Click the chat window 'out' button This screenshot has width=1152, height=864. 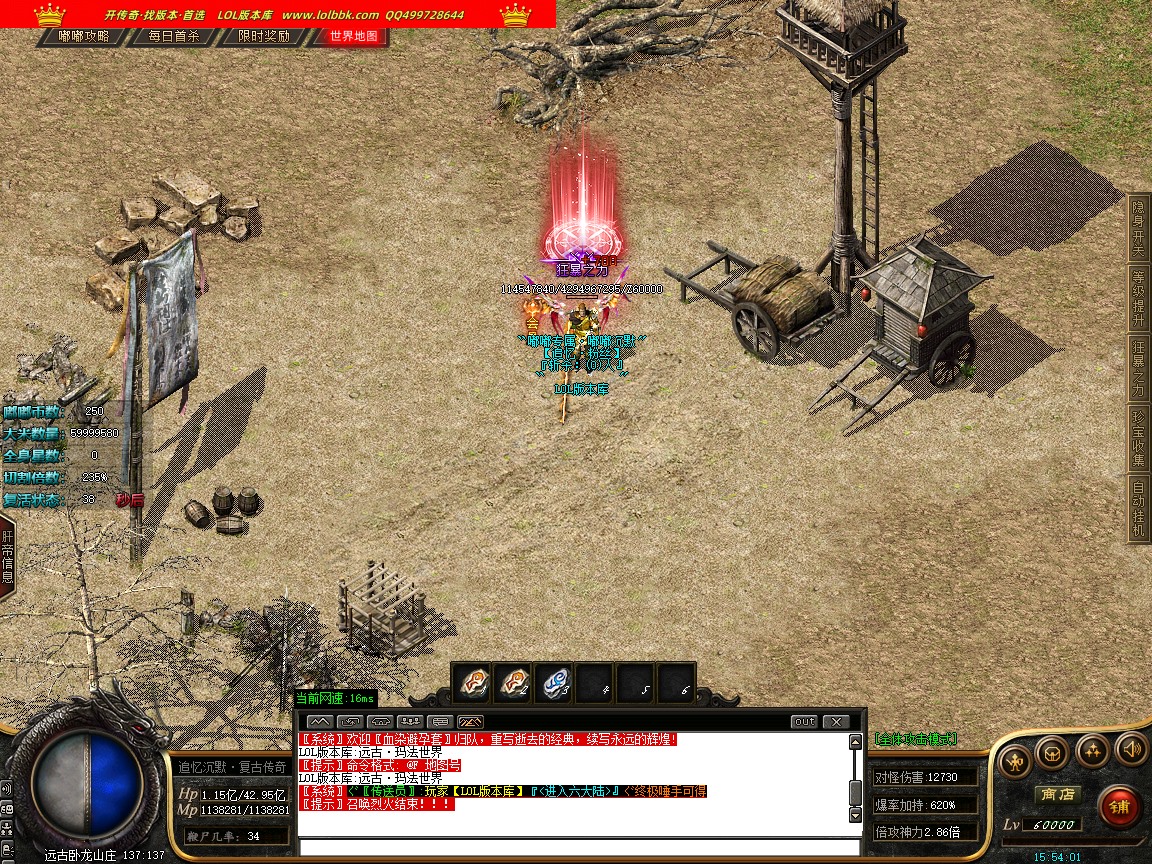[x=804, y=721]
